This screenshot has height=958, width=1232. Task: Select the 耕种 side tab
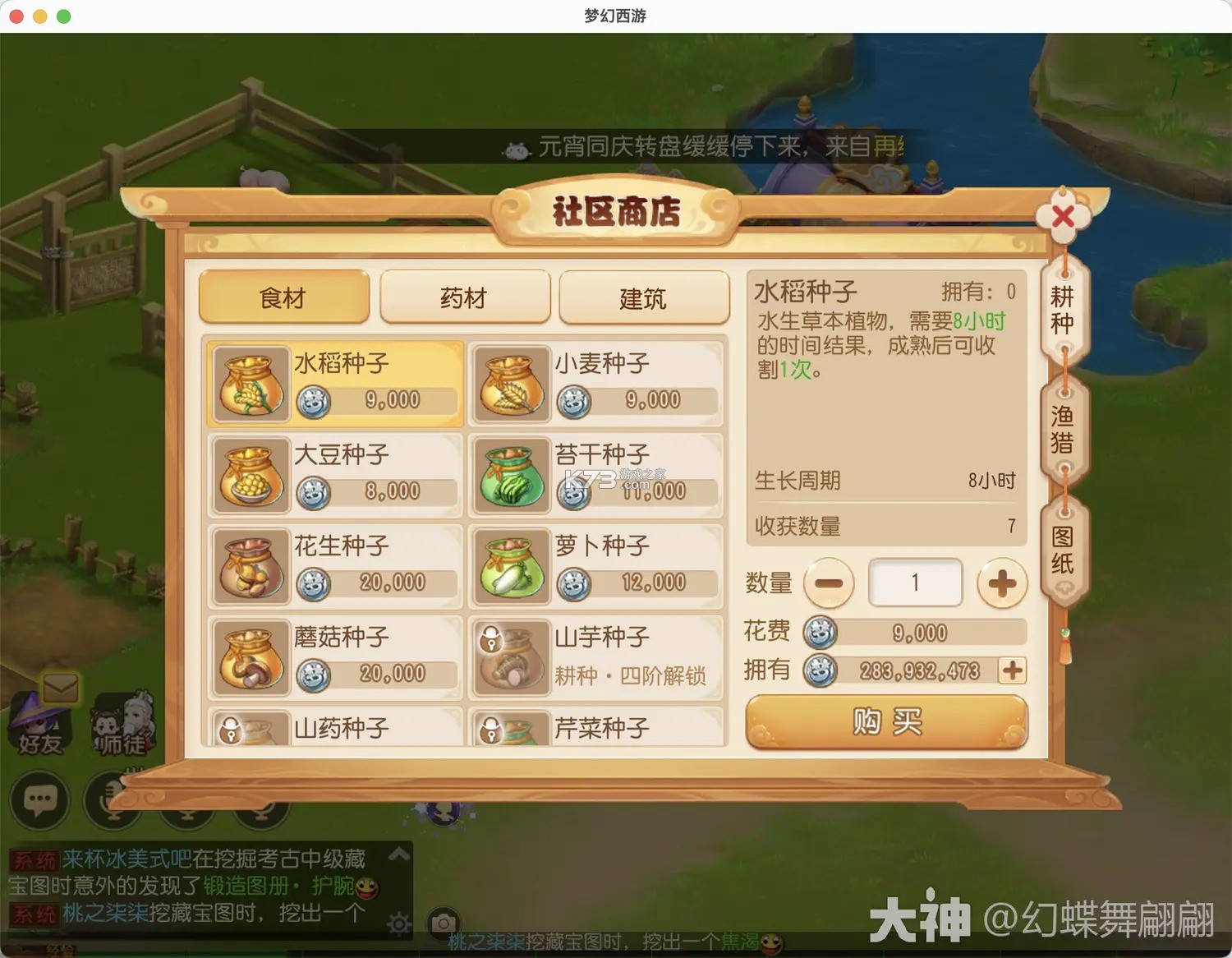pyautogui.click(x=1064, y=311)
